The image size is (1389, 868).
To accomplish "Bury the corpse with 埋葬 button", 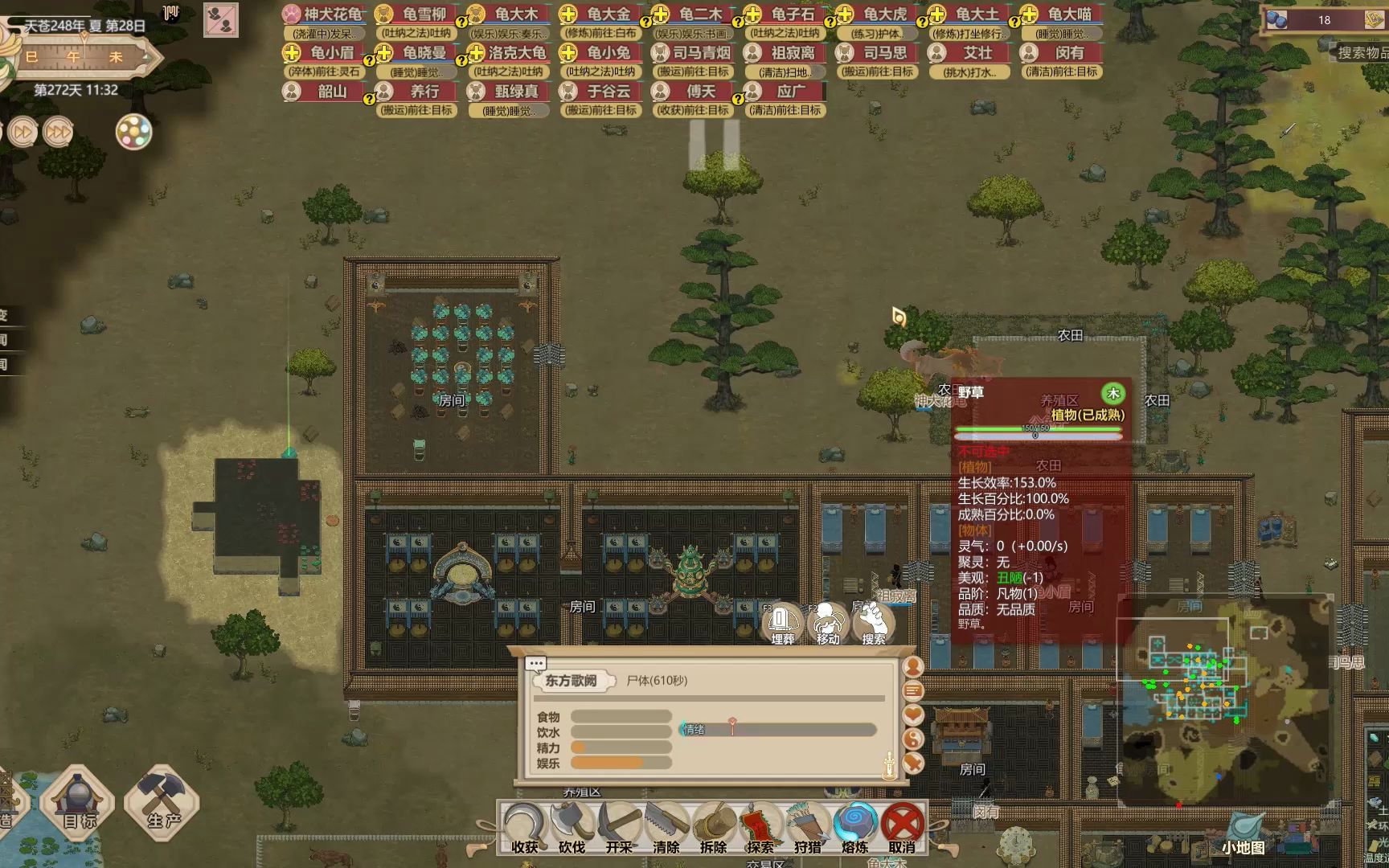I will pos(782,624).
